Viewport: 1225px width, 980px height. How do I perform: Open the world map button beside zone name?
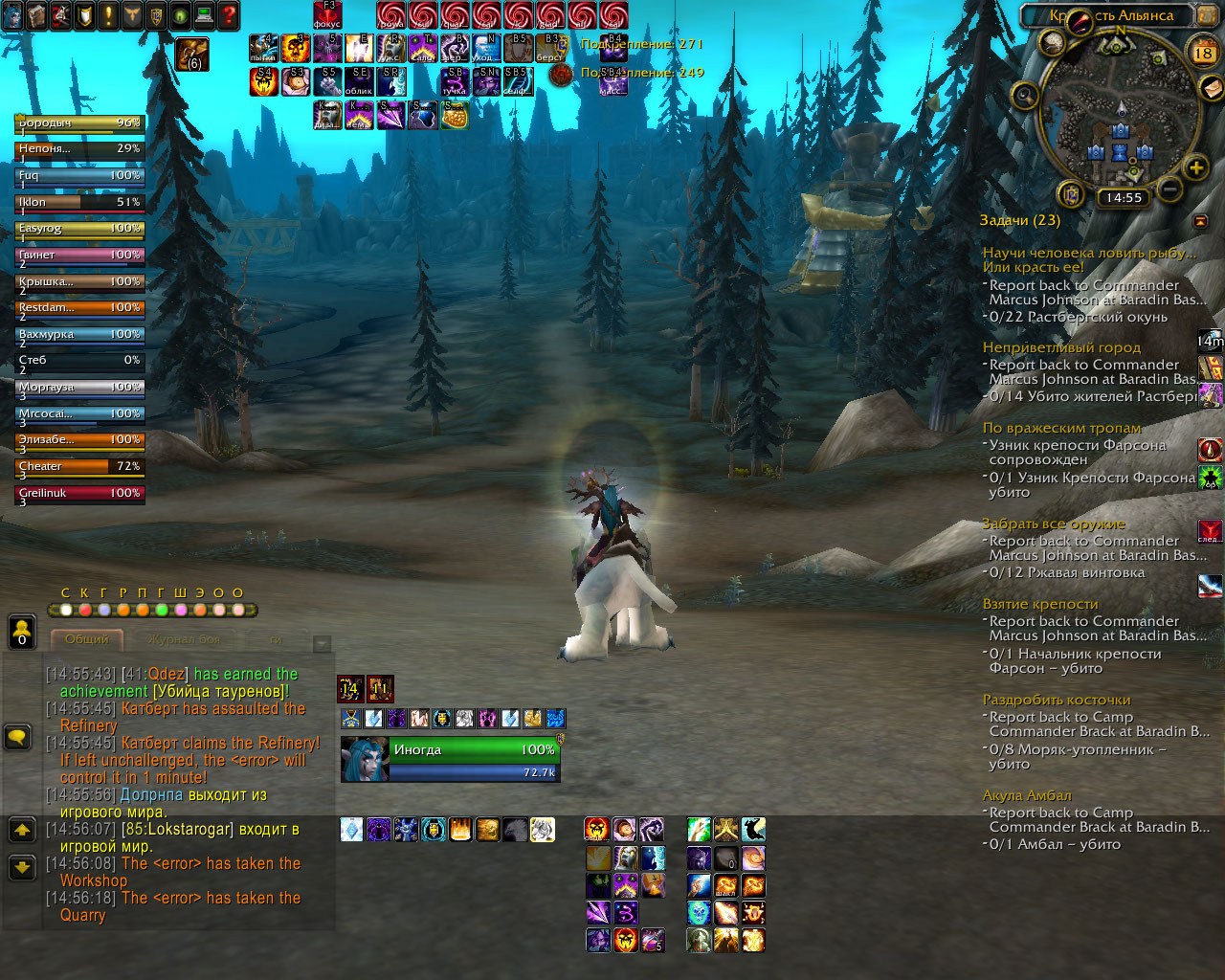1205,15
